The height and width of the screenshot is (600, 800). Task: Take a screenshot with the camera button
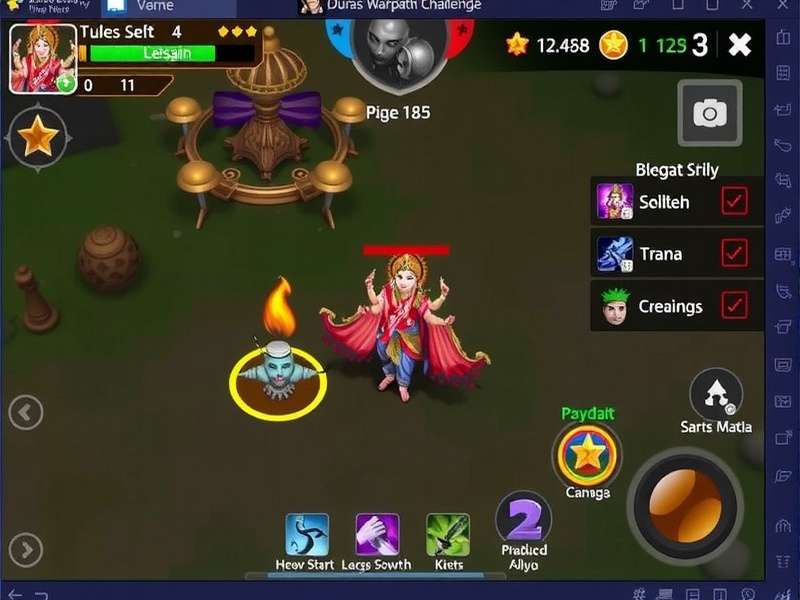click(709, 114)
